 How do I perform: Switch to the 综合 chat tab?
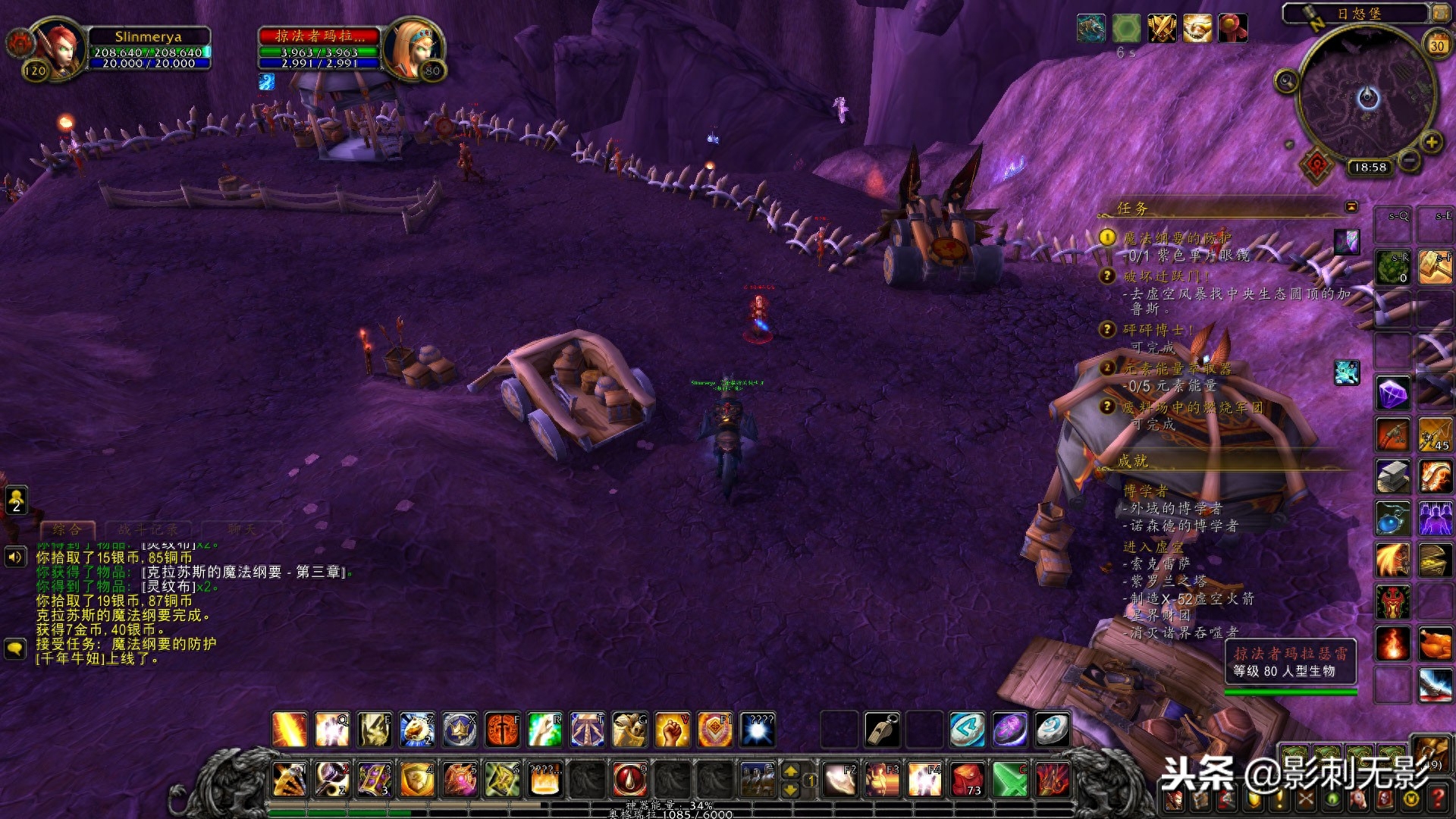(67, 529)
